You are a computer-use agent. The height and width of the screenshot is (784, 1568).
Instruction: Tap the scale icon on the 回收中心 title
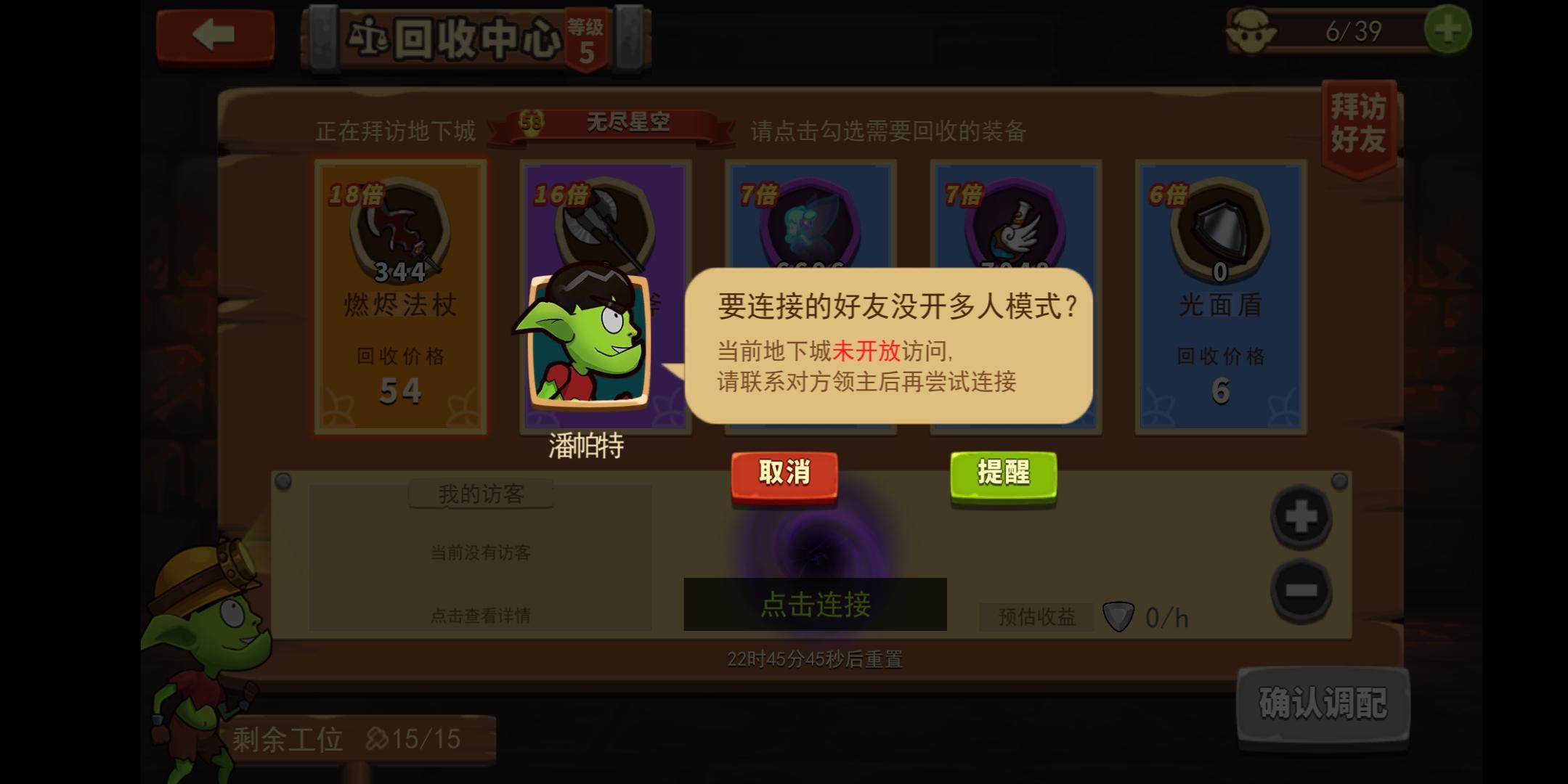(x=372, y=40)
